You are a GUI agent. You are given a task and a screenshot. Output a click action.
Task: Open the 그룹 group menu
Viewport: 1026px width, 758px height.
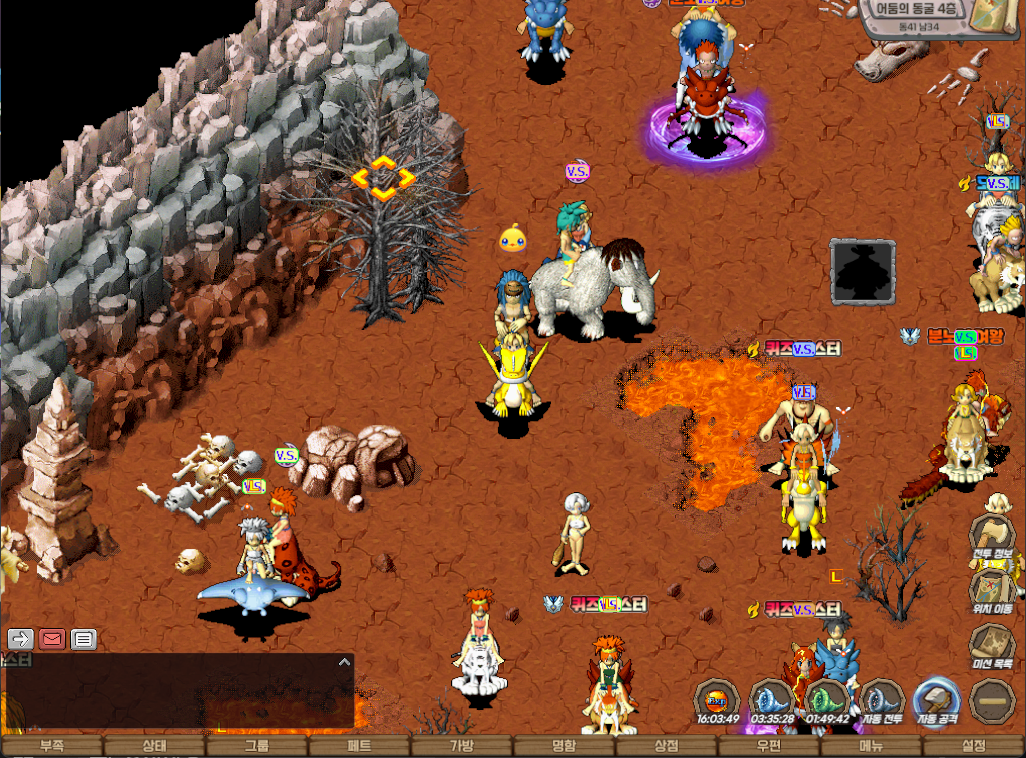point(257,746)
